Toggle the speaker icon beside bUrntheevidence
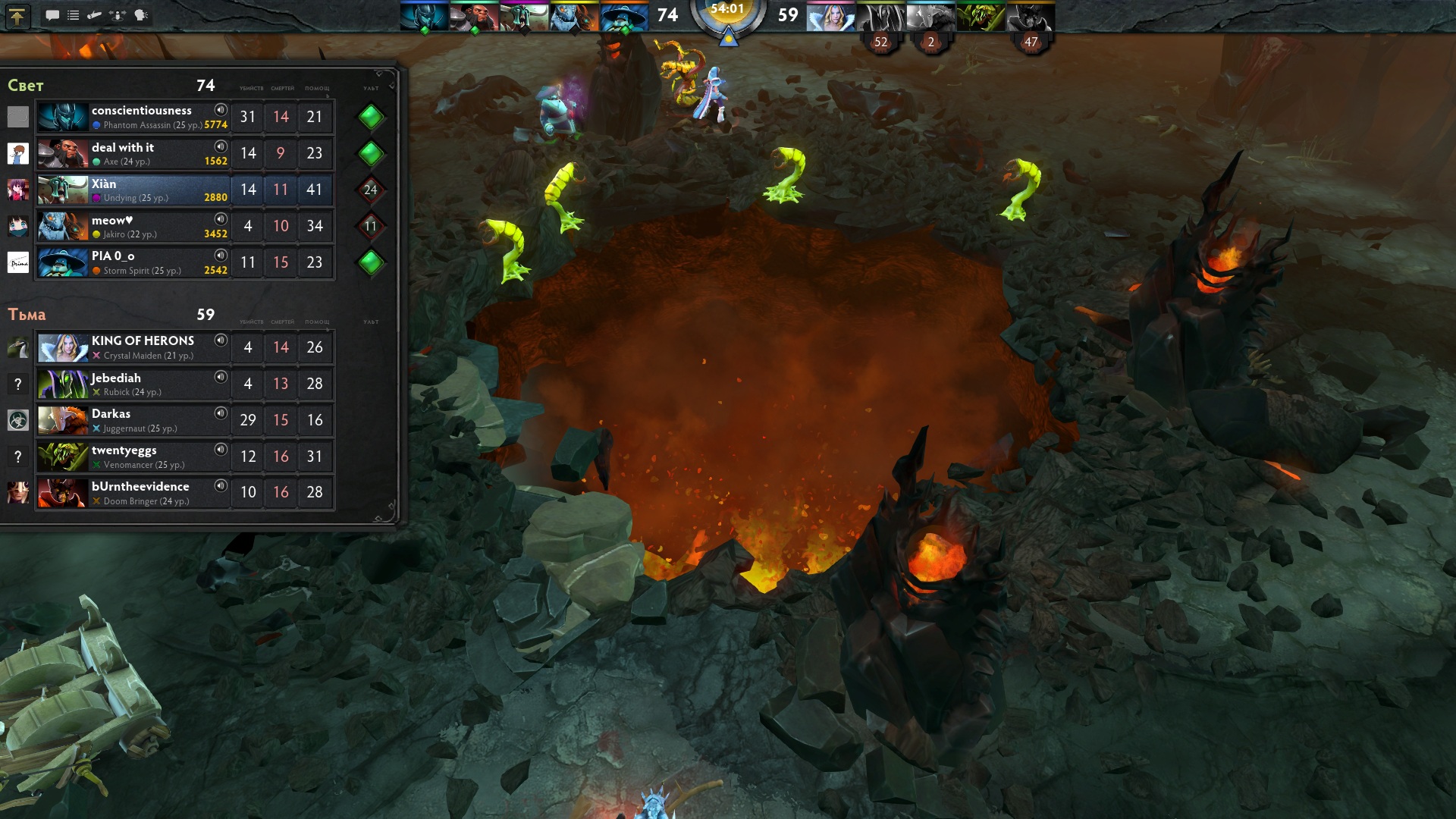This screenshot has height=819, width=1456. [x=221, y=486]
